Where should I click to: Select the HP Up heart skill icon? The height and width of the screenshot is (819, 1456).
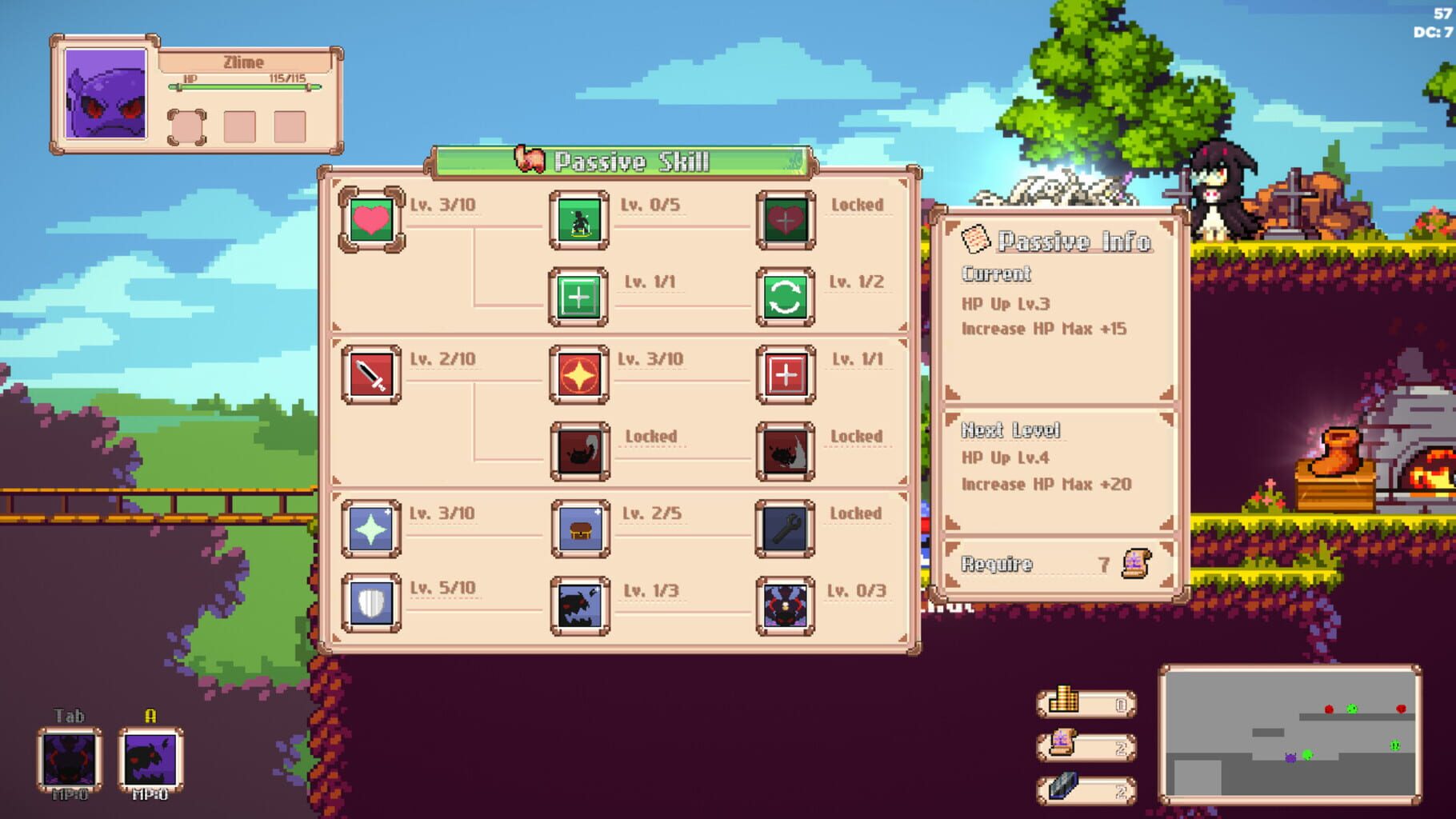[x=371, y=220]
